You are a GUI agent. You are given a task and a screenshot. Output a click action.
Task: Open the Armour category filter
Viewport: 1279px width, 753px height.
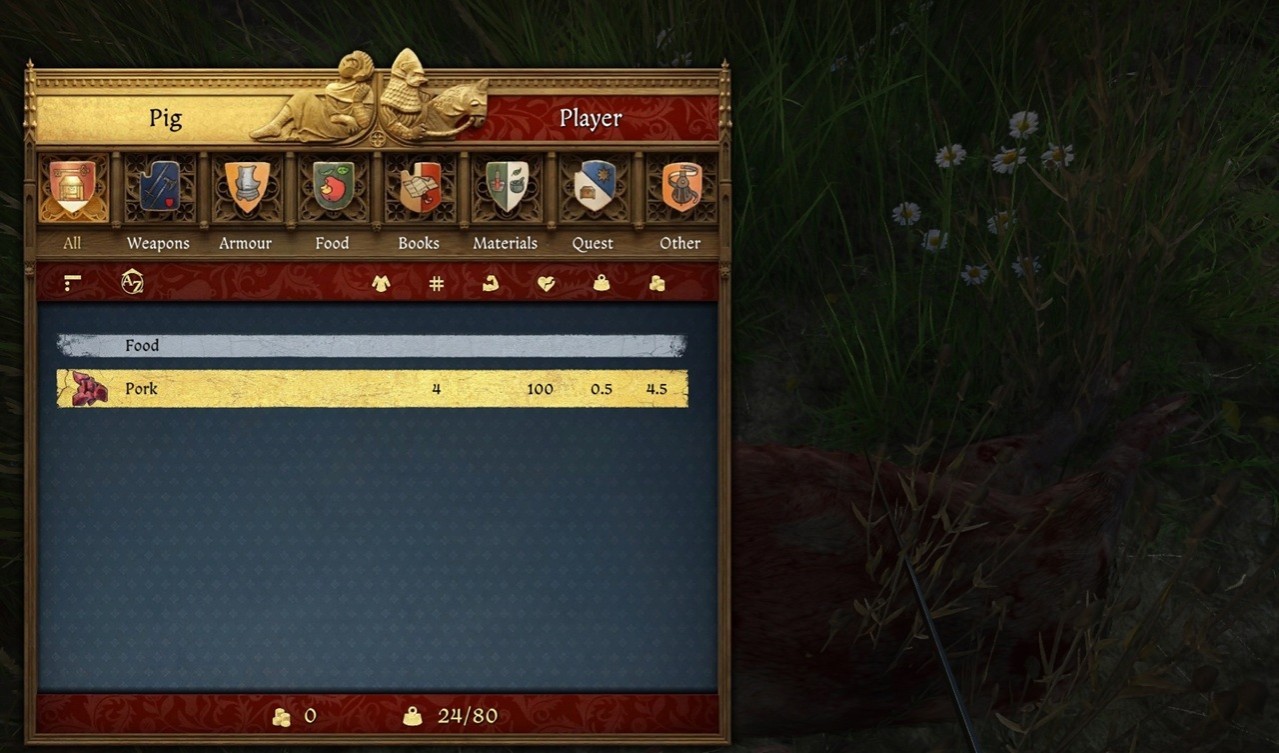[246, 188]
